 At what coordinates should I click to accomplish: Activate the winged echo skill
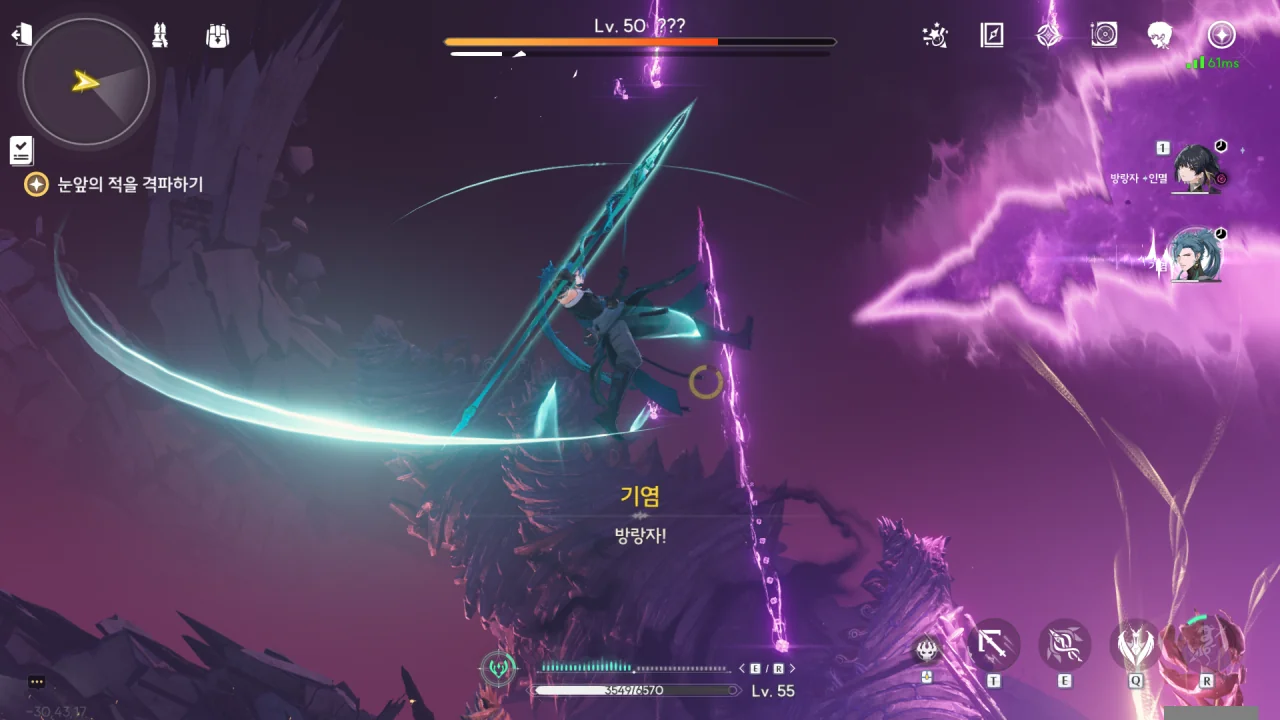pyautogui.click(x=1135, y=646)
